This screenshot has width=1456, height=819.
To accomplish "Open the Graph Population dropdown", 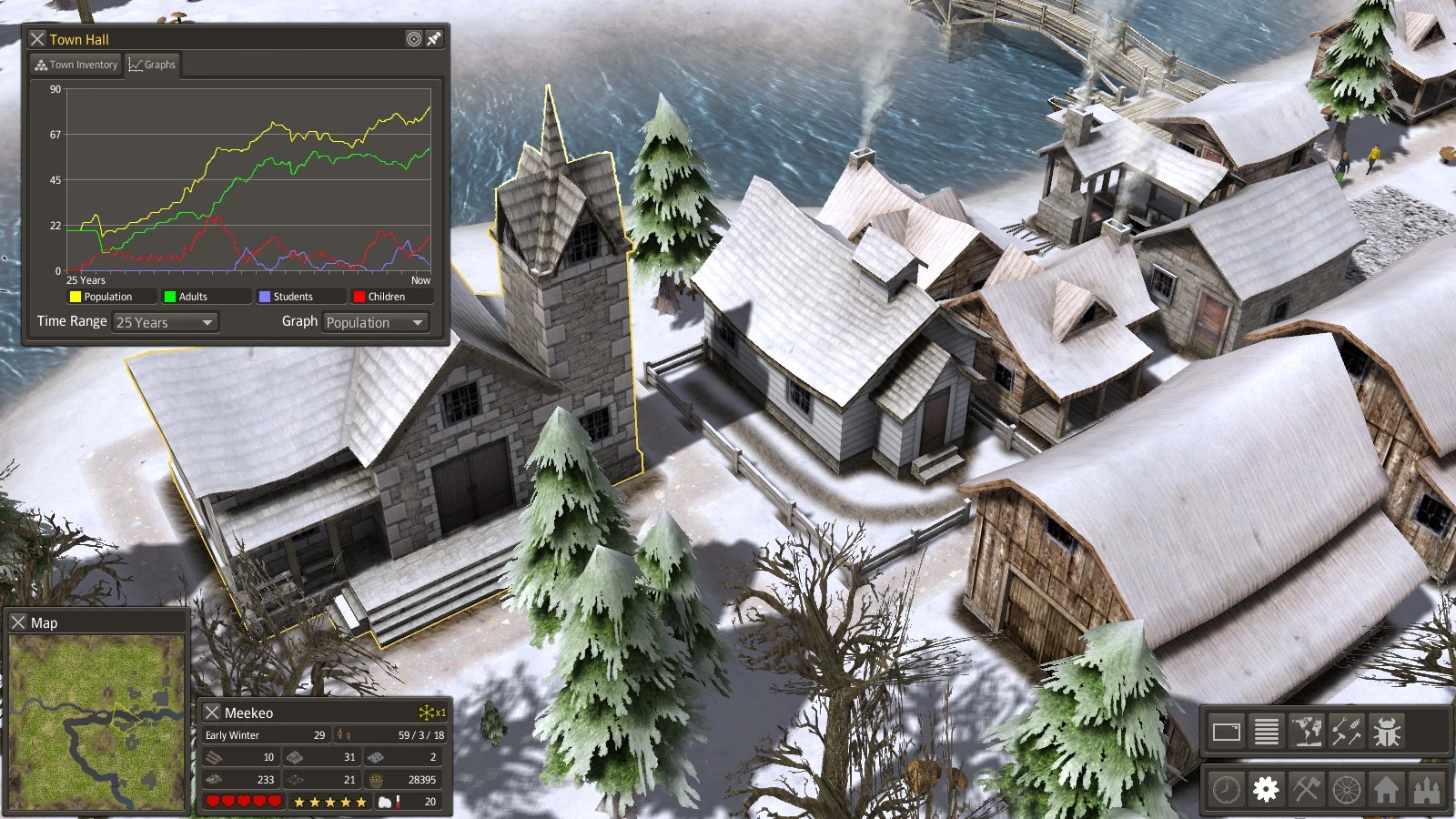I will pyautogui.click(x=375, y=322).
